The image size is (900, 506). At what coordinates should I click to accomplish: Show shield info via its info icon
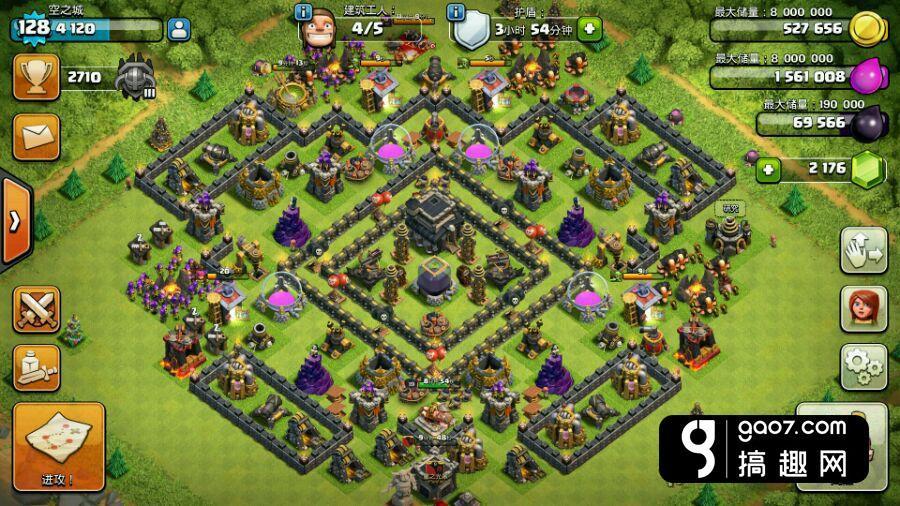point(456,12)
